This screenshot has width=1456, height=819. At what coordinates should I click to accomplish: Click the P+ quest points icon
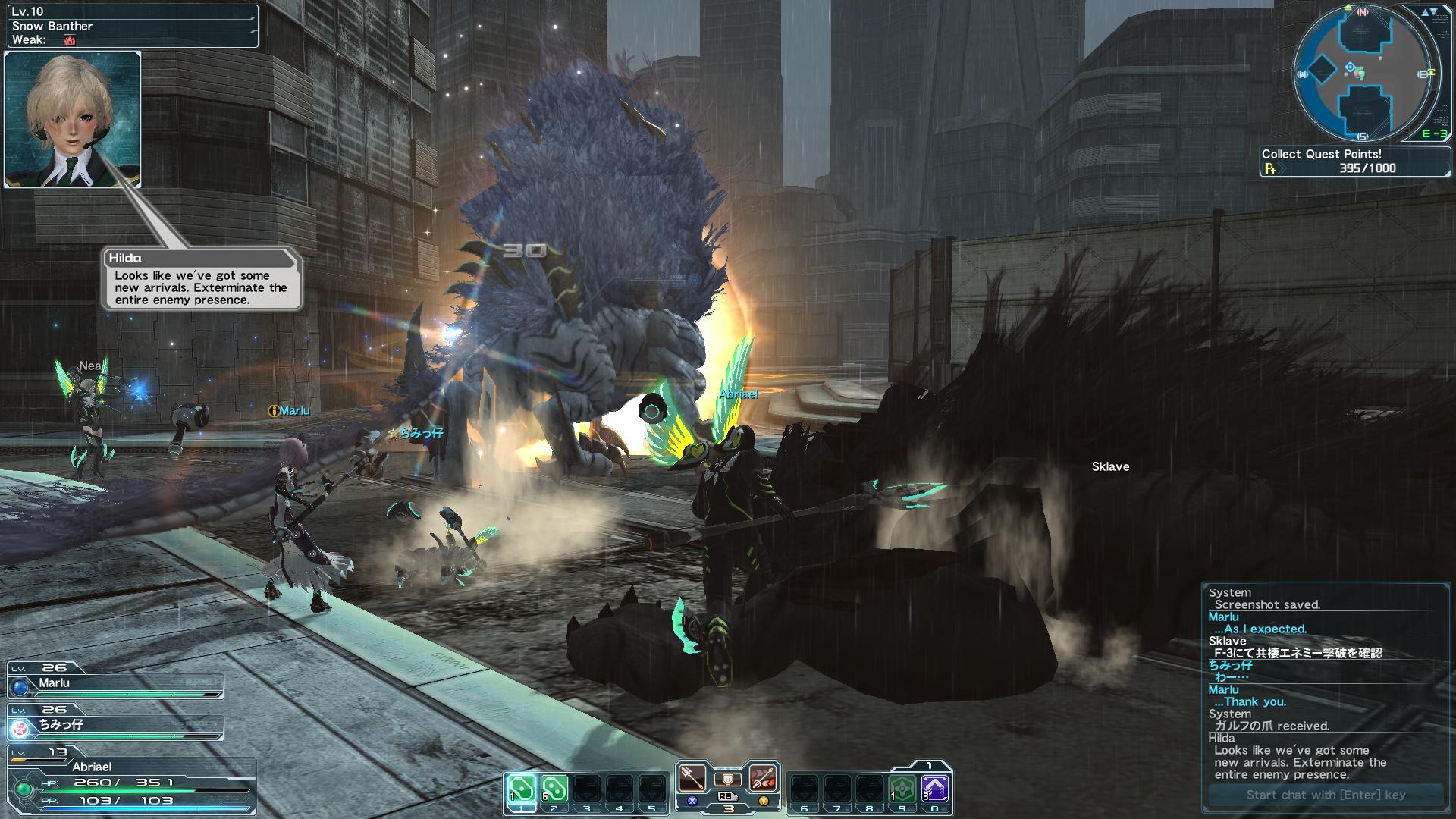tap(1271, 168)
